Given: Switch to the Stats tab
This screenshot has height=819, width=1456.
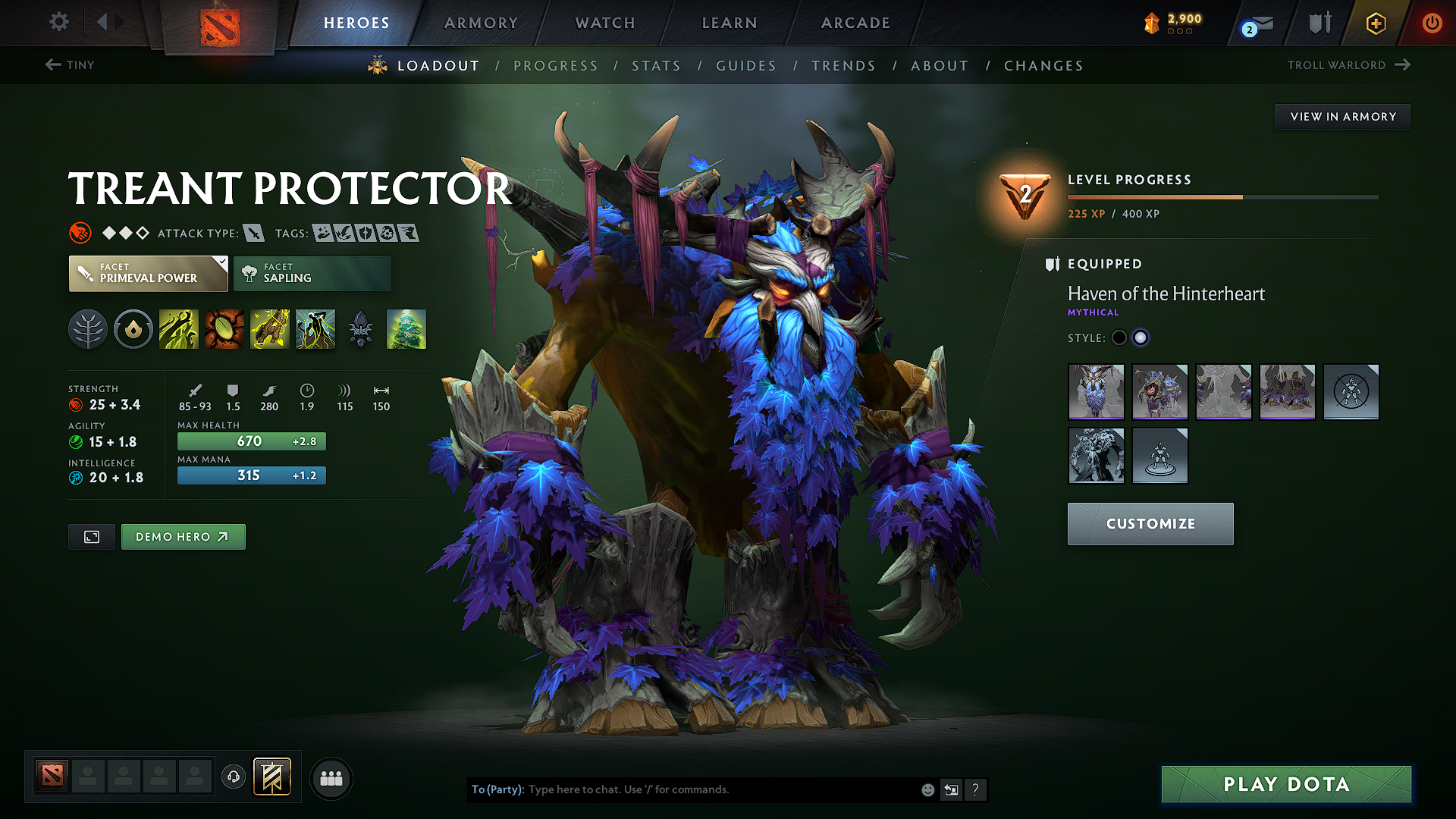Looking at the screenshot, I should coord(656,65).
